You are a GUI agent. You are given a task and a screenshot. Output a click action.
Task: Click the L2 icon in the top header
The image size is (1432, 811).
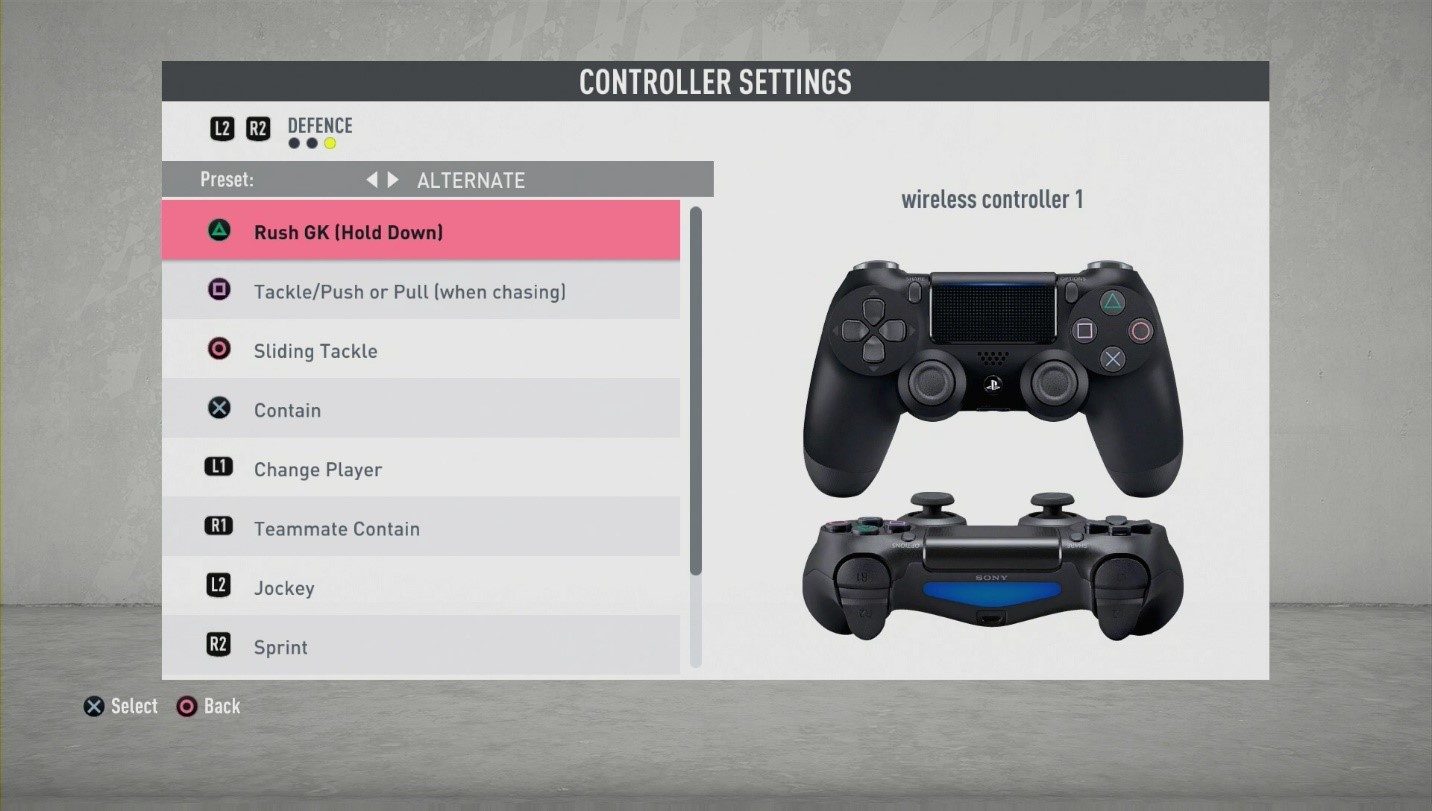pos(222,128)
